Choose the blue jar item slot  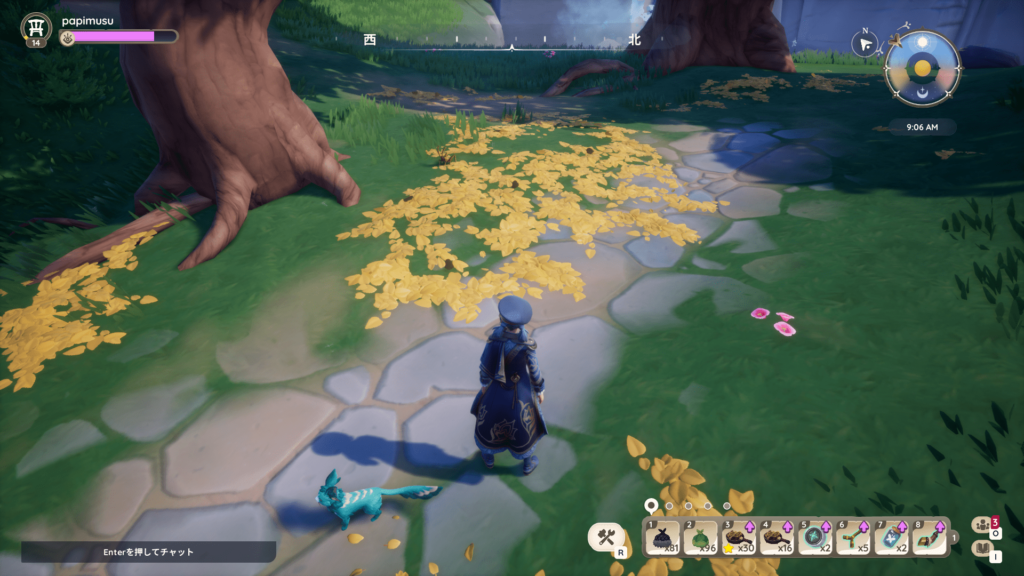point(891,537)
